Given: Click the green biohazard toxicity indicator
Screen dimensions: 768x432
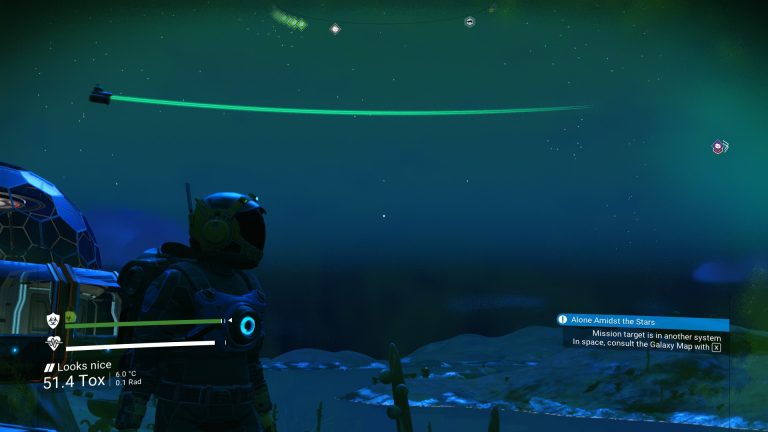Looking at the screenshot, I should click(x=70, y=319).
